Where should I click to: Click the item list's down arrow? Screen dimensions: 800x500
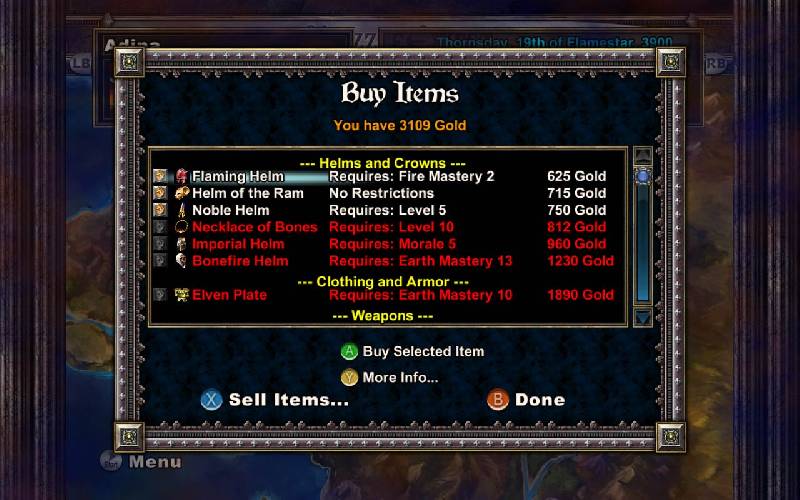[x=643, y=317]
